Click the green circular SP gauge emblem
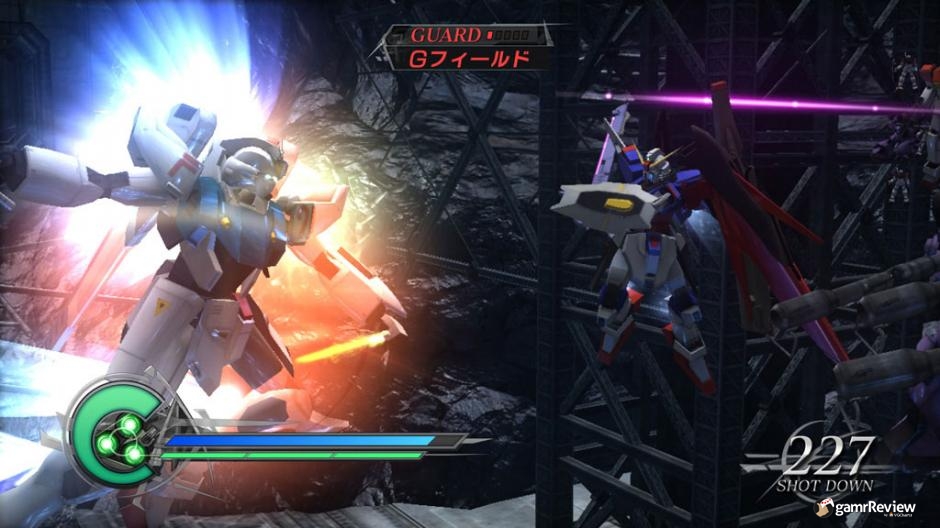 coord(117,432)
